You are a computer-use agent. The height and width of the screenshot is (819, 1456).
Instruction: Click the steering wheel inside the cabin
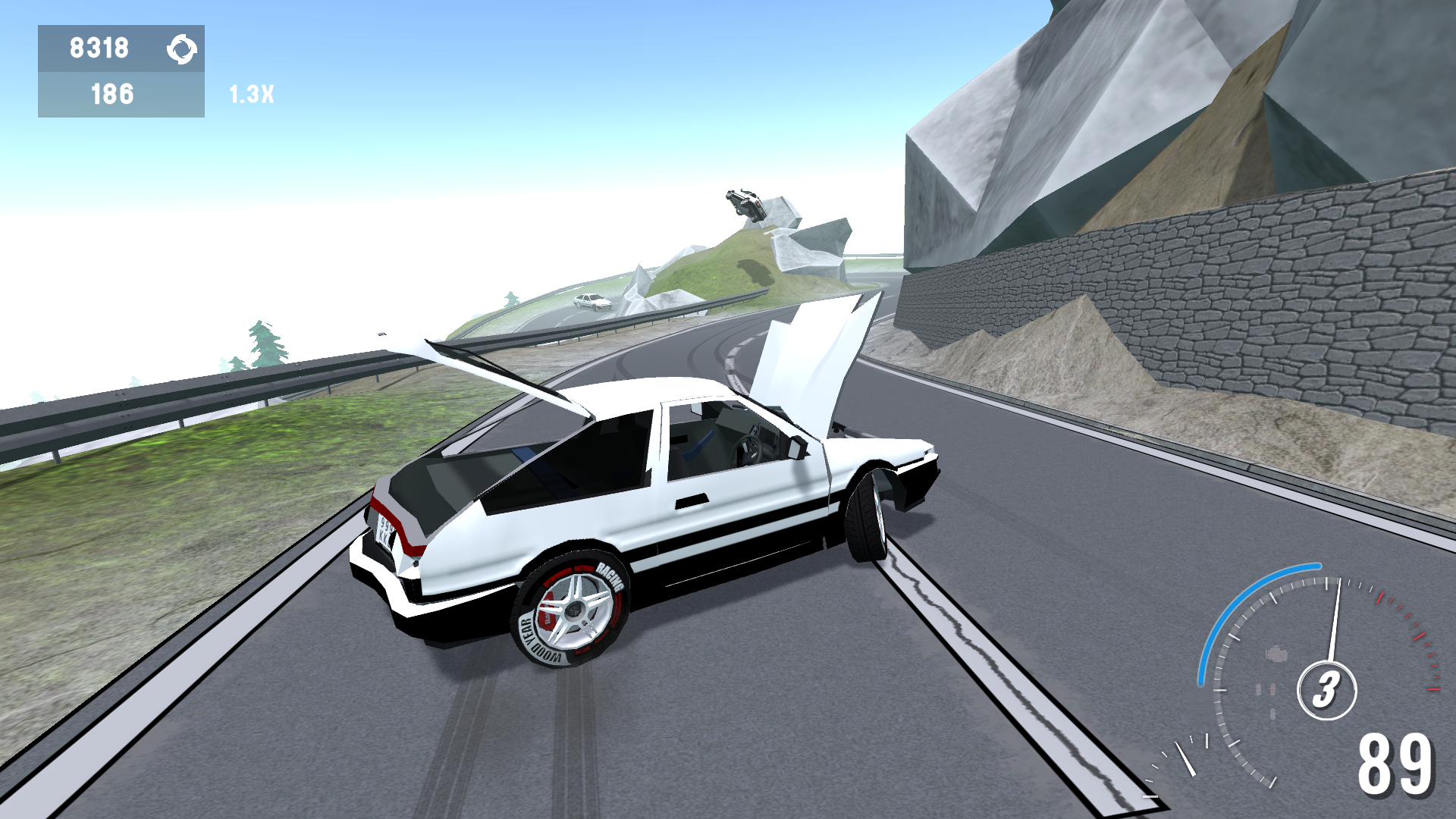pos(749,449)
